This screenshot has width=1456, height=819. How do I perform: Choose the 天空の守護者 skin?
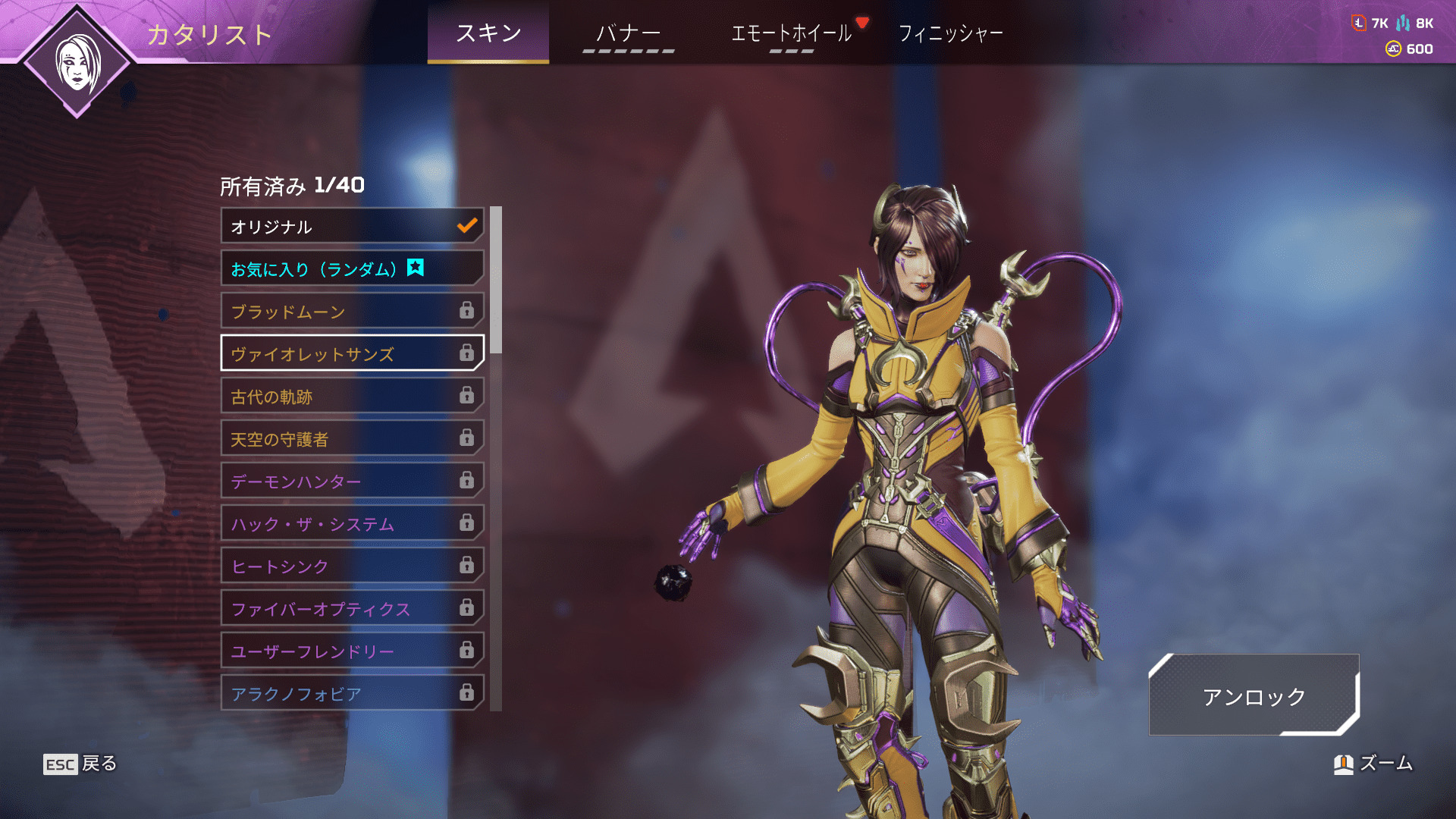coord(352,438)
